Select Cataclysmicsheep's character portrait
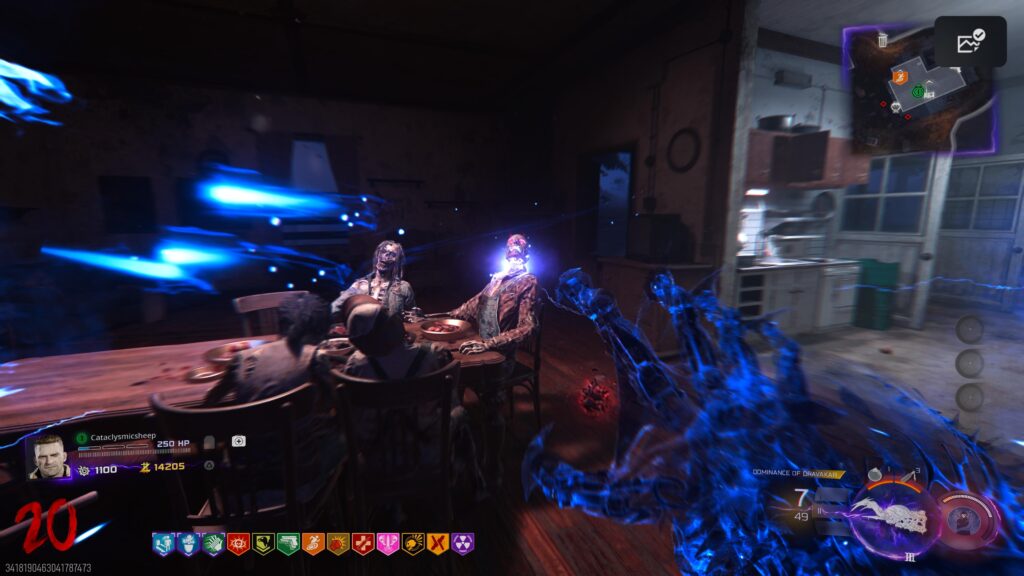 coord(49,455)
